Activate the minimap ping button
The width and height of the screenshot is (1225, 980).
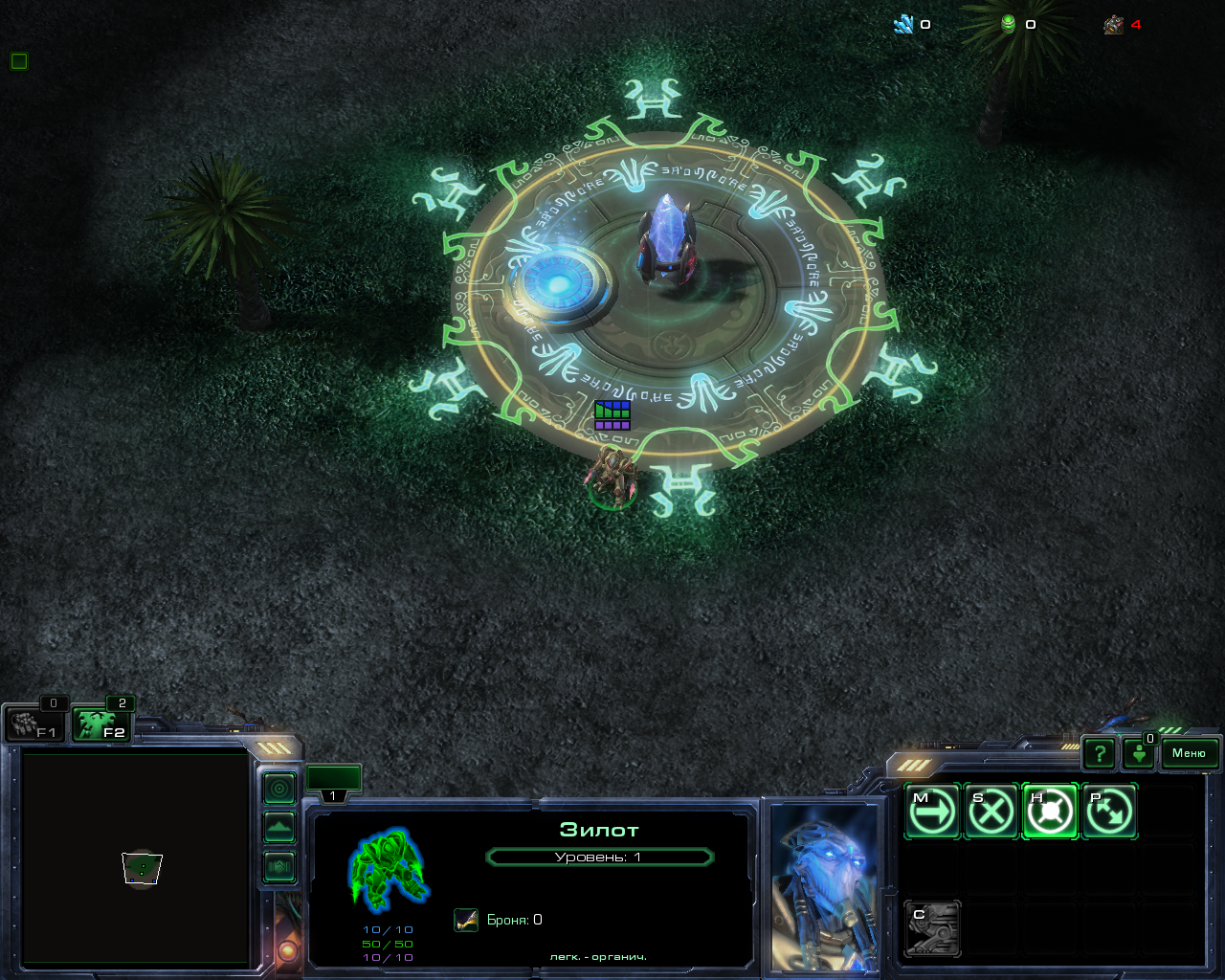point(279,790)
